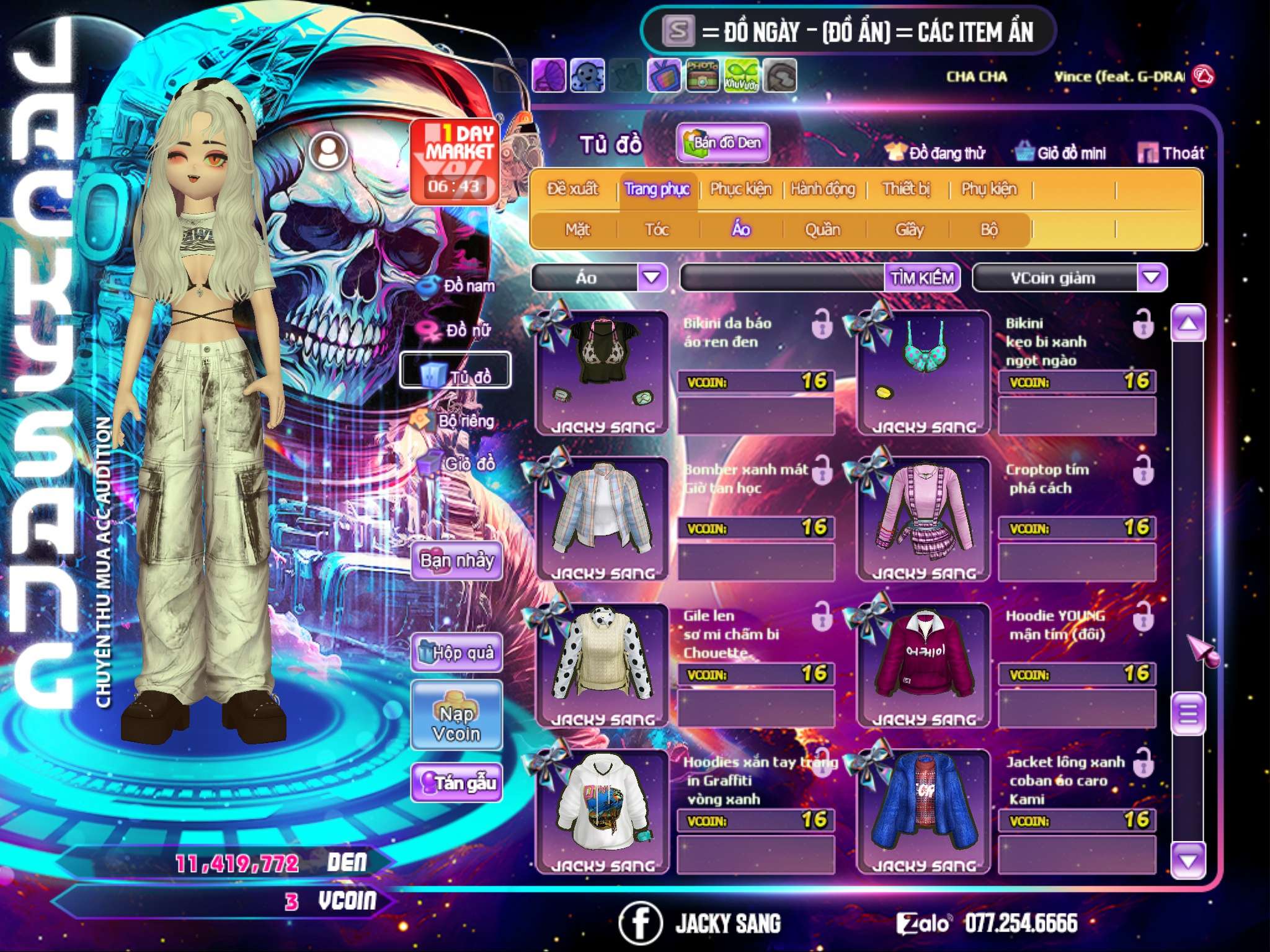Open the Hộp quà gift box
Image resolution: width=1270 pixels, height=952 pixels.
click(x=457, y=653)
